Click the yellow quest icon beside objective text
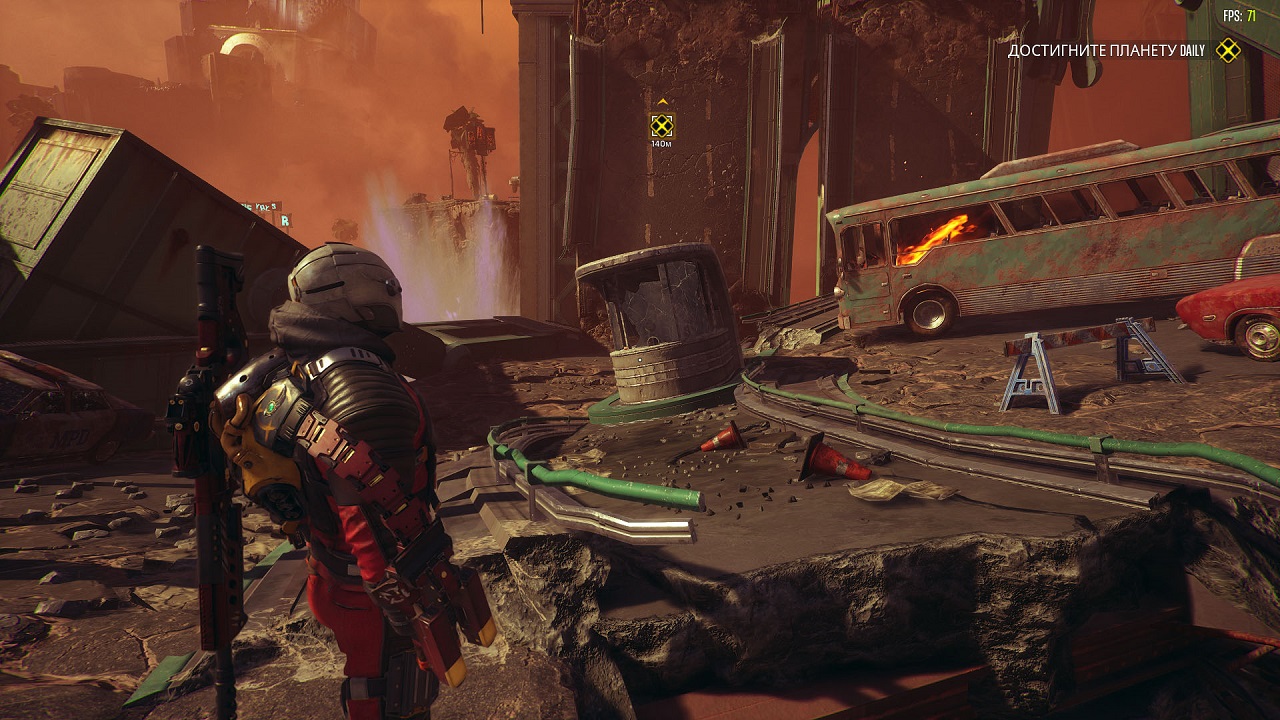This screenshot has width=1280, height=720. [1227, 50]
